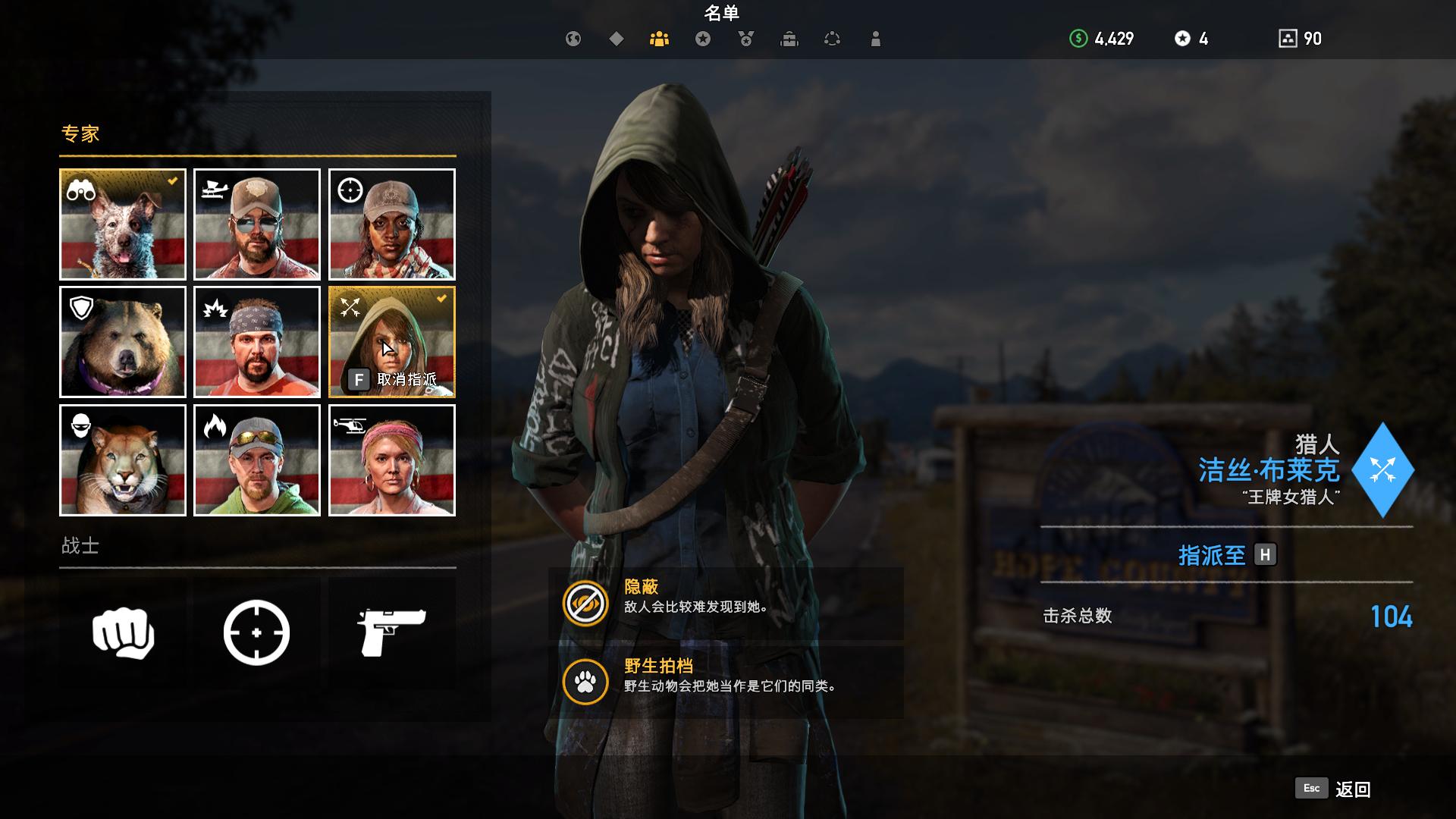Choose the flamethrower specialist with goggles
Image resolution: width=1456 pixels, height=819 pixels.
[257, 460]
